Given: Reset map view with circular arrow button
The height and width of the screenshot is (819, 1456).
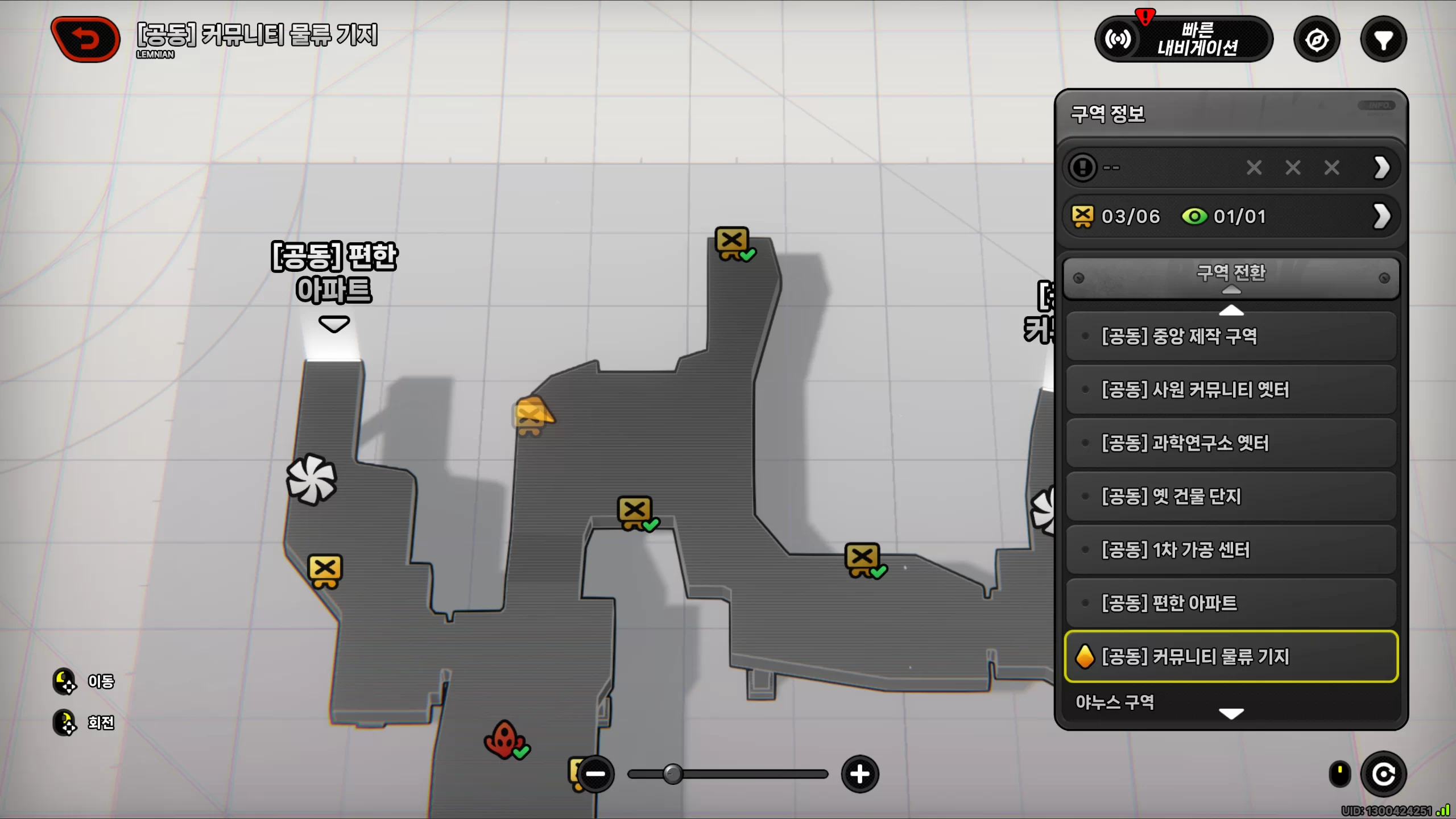Looking at the screenshot, I should [x=1383, y=774].
